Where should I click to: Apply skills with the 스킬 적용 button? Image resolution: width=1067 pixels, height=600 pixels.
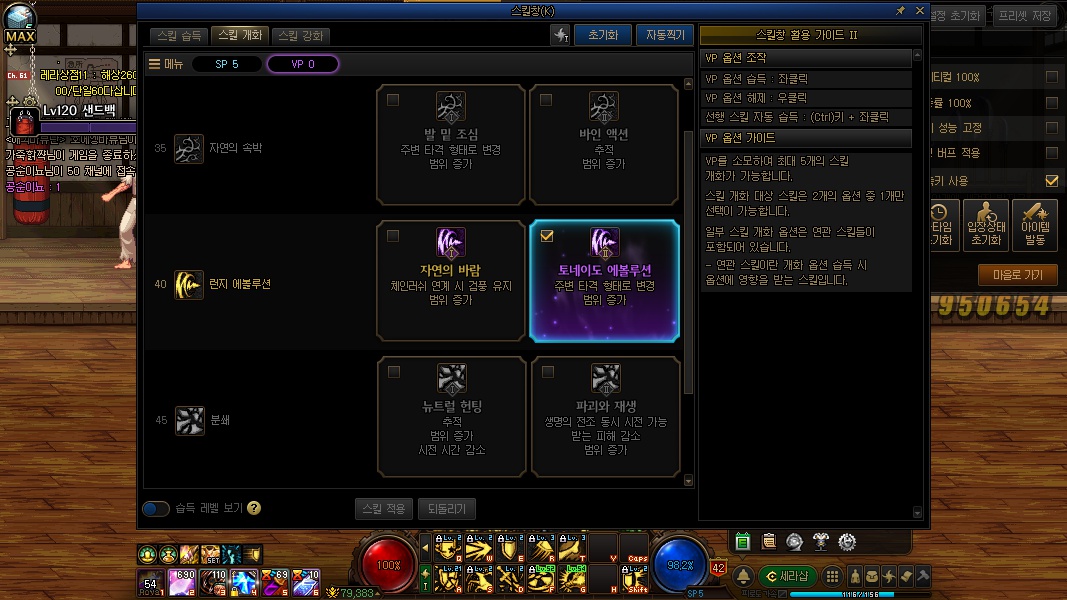tap(383, 509)
